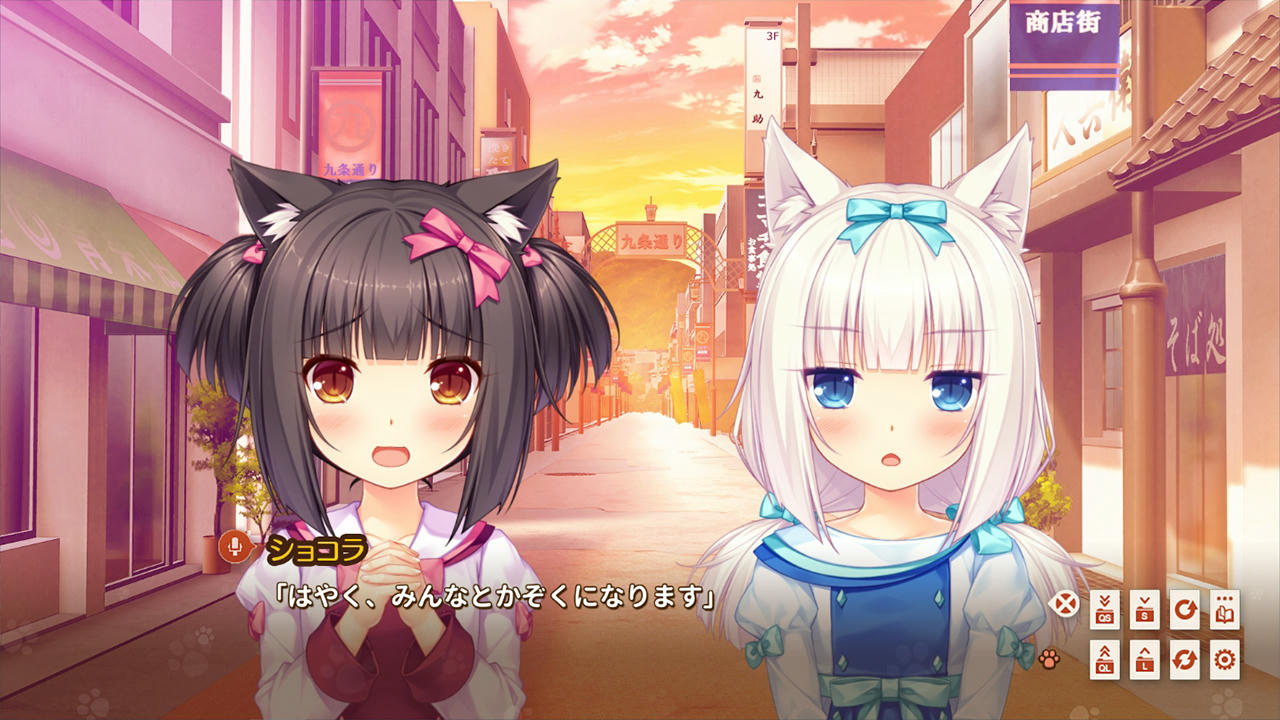Screen dimensions: 1280x720
Task: Open the save screen via the S icon
Action: click(1146, 609)
